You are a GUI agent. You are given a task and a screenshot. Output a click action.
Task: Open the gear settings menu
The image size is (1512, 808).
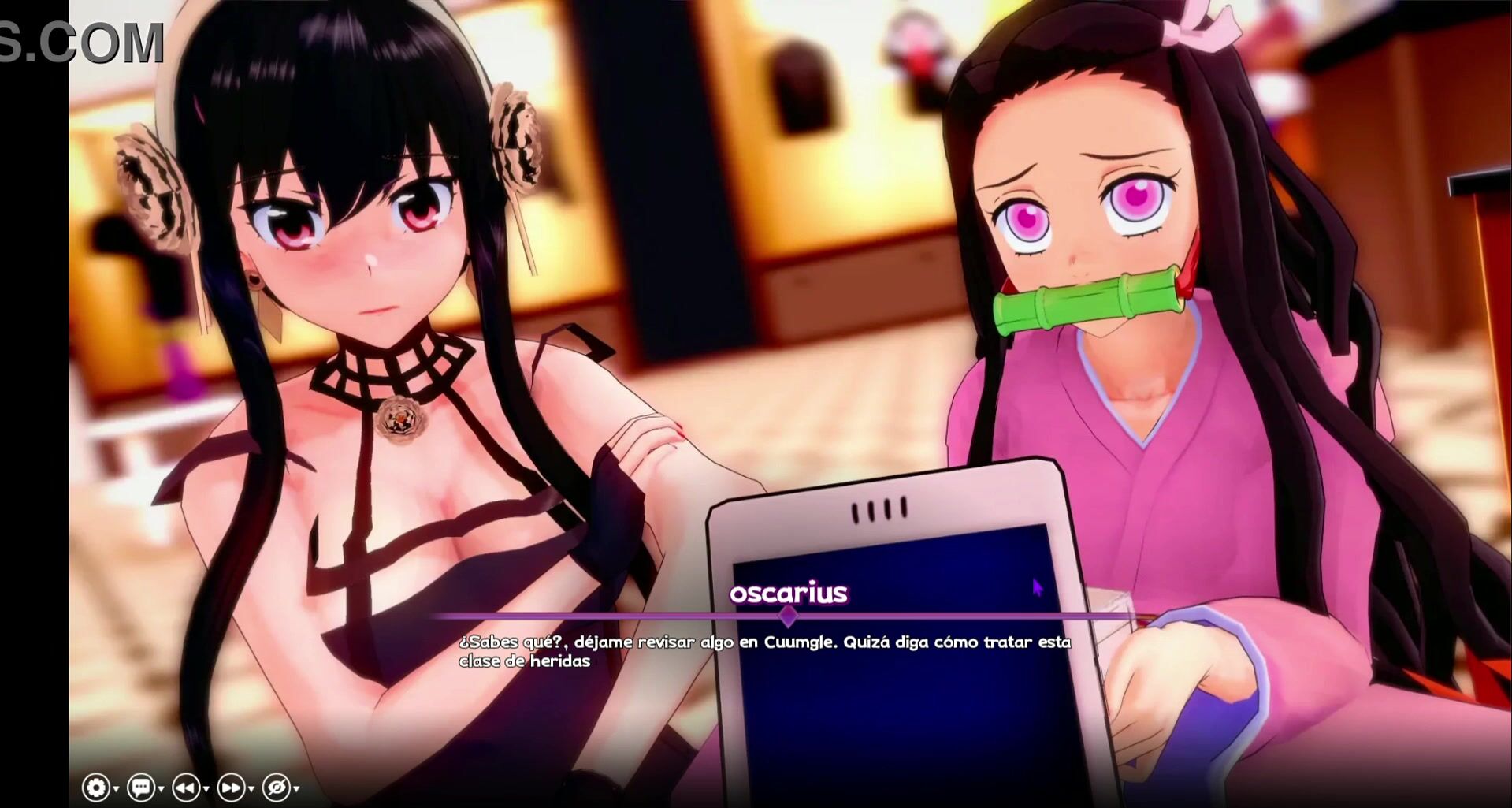[96, 787]
